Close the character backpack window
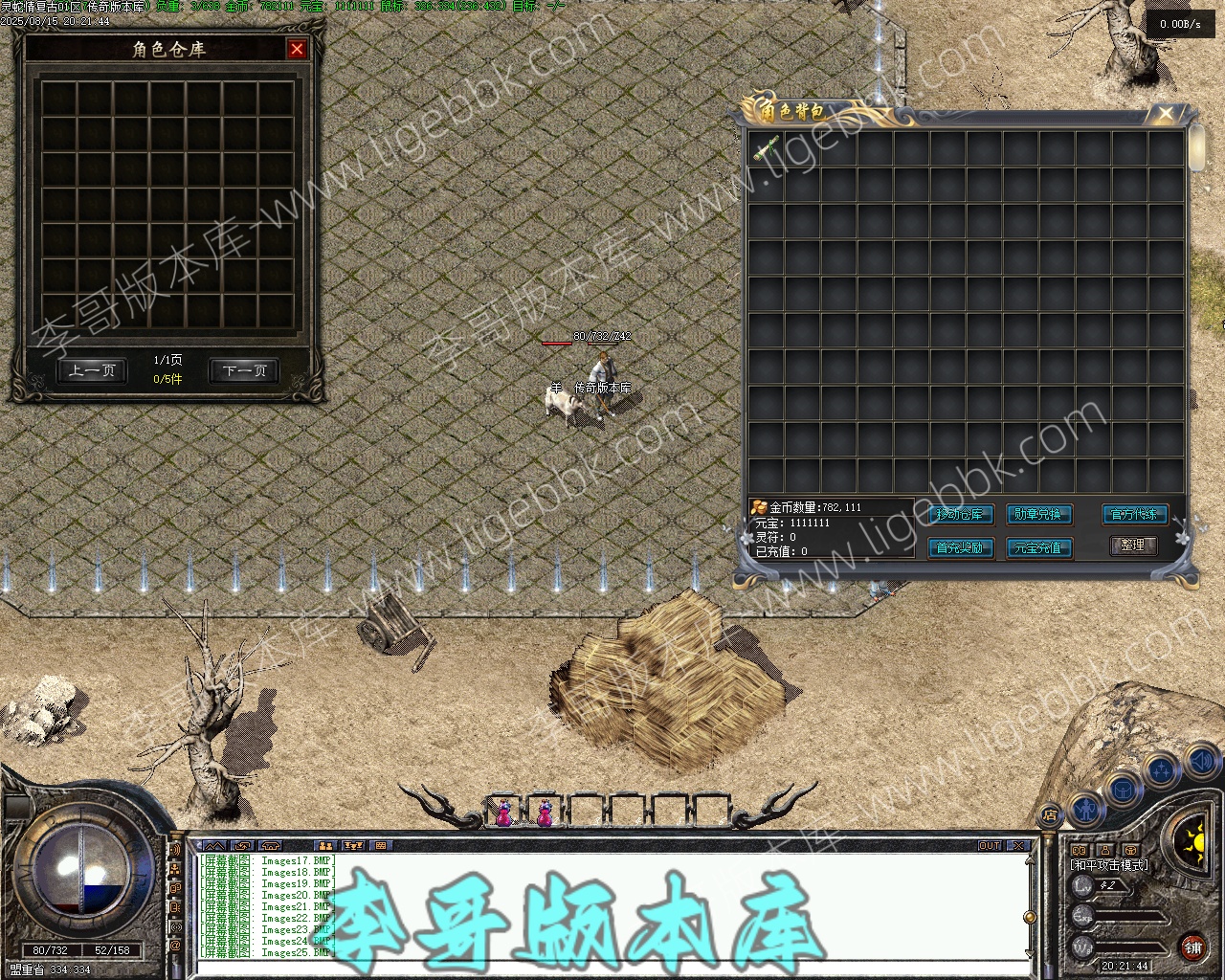 click(x=1166, y=114)
